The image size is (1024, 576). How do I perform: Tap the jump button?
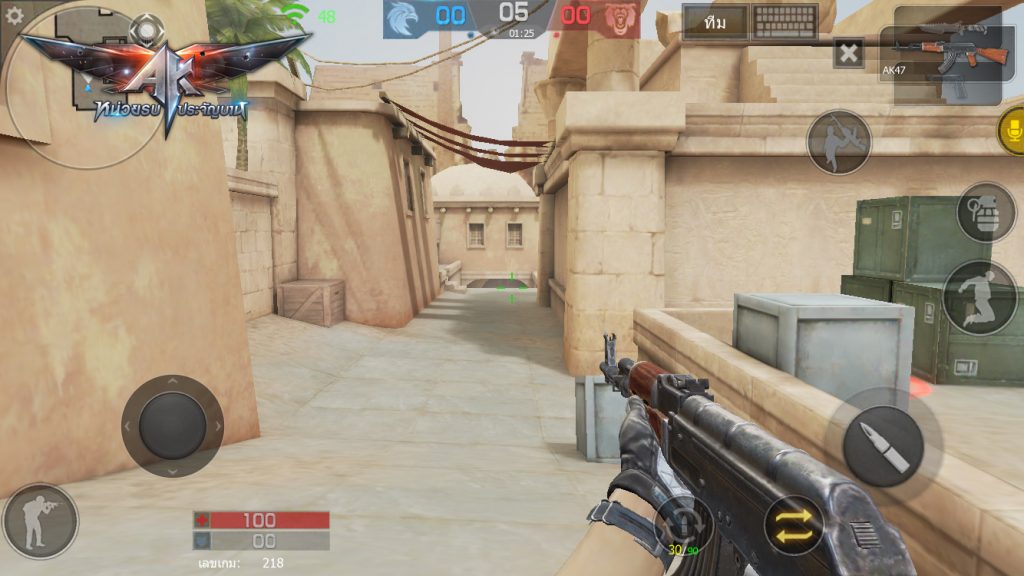pos(979,297)
